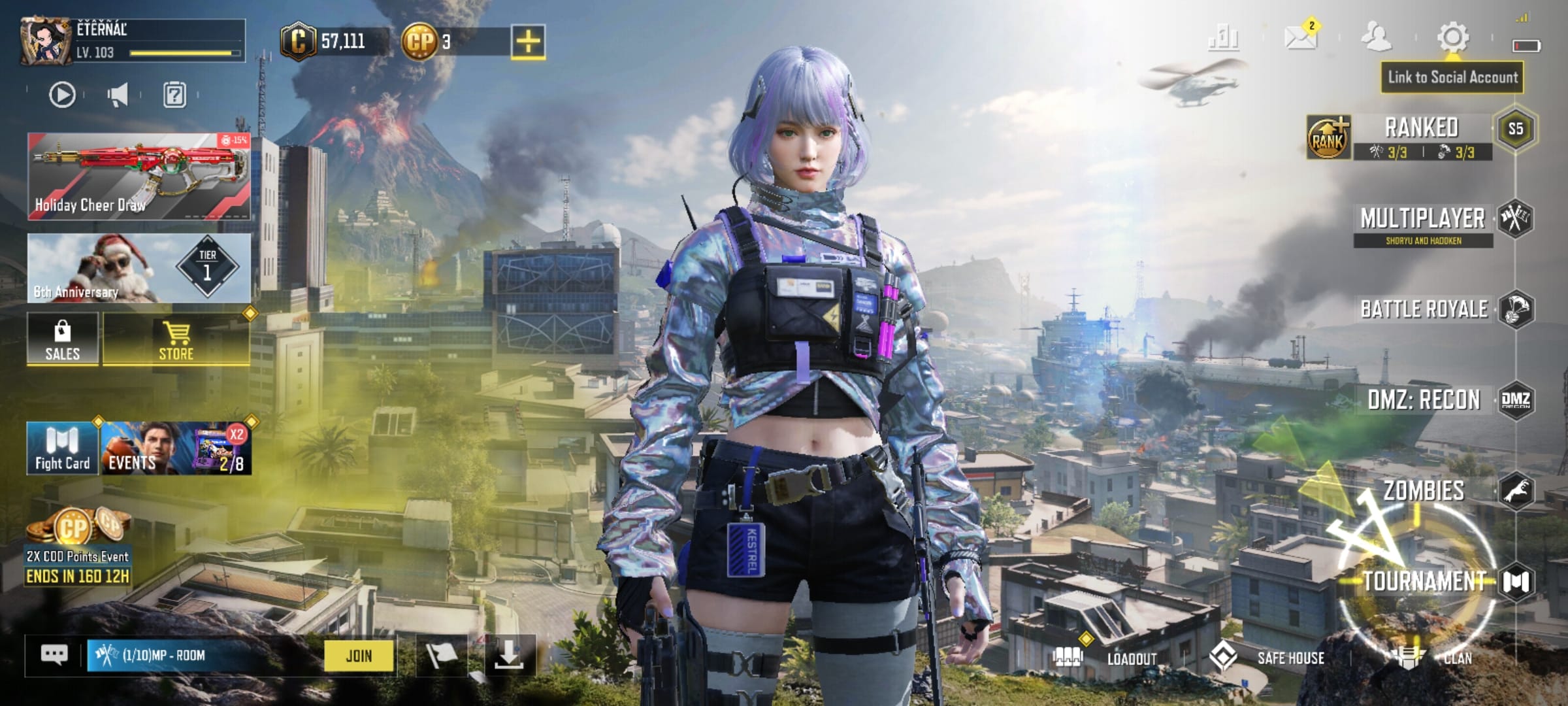Open the Holiday Cheer Draw banner
The image size is (1568, 706).
point(139,176)
